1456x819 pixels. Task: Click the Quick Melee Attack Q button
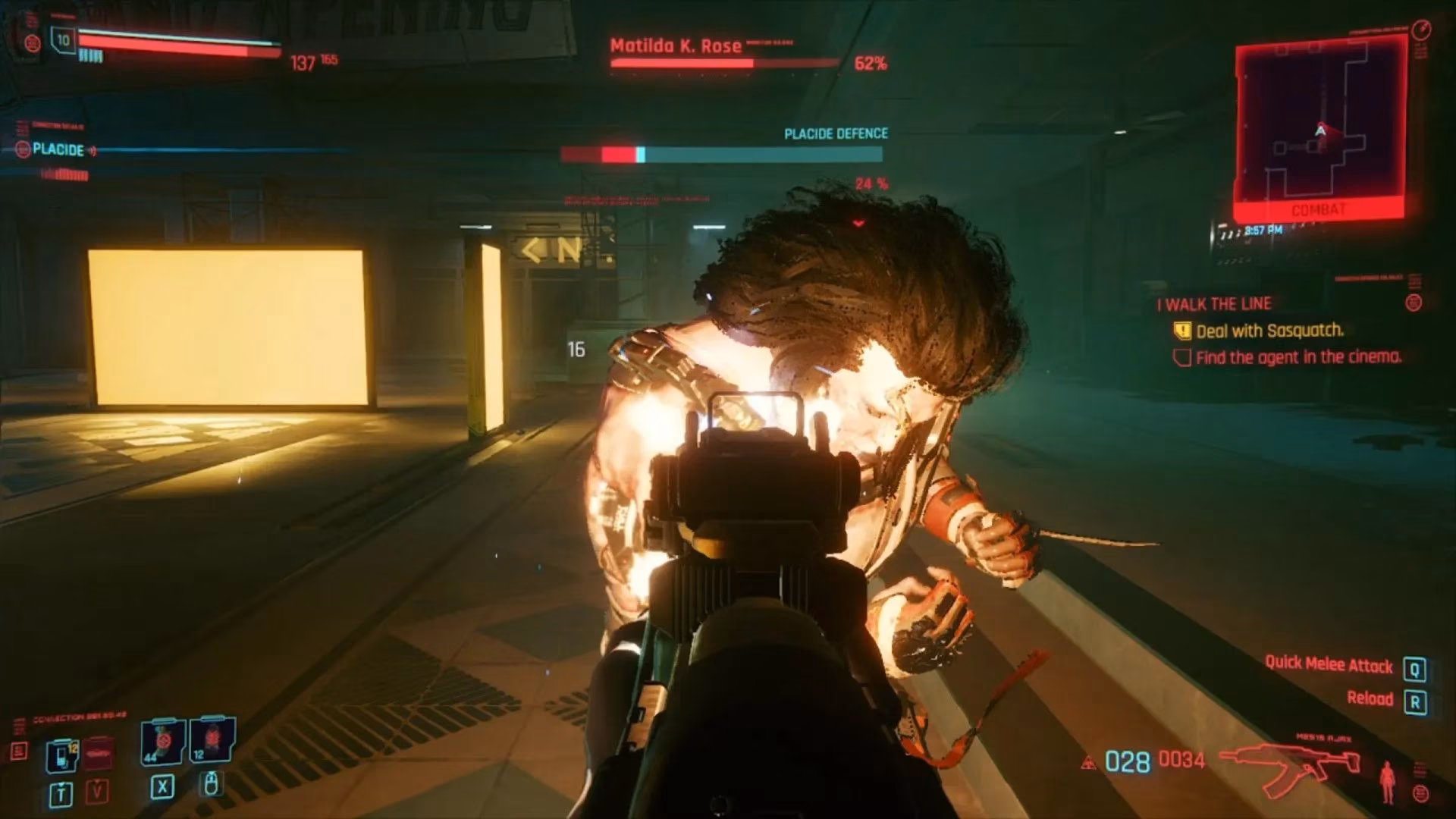pos(1414,667)
